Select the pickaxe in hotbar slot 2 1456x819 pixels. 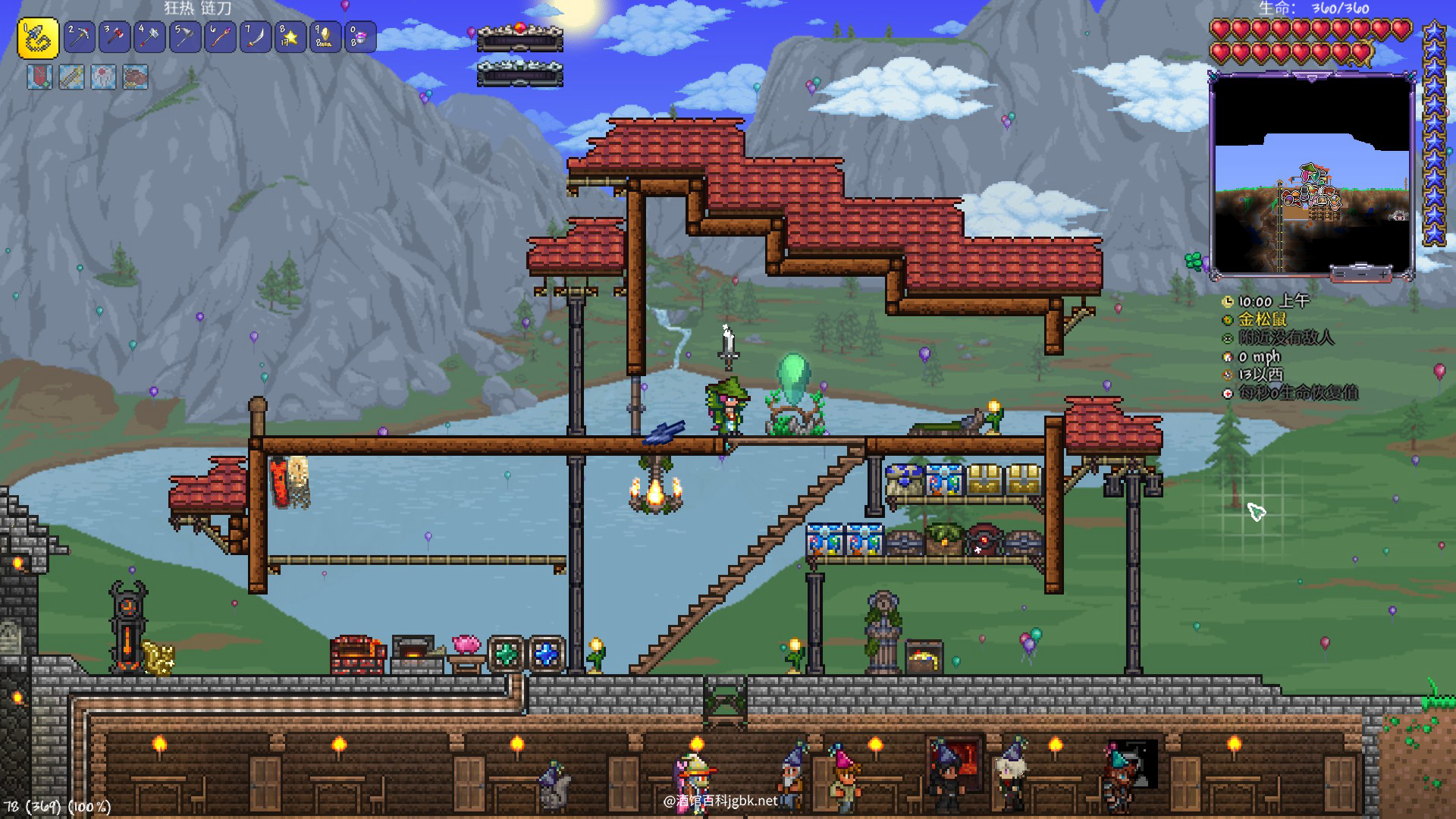pyautogui.click(x=80, y=36)
